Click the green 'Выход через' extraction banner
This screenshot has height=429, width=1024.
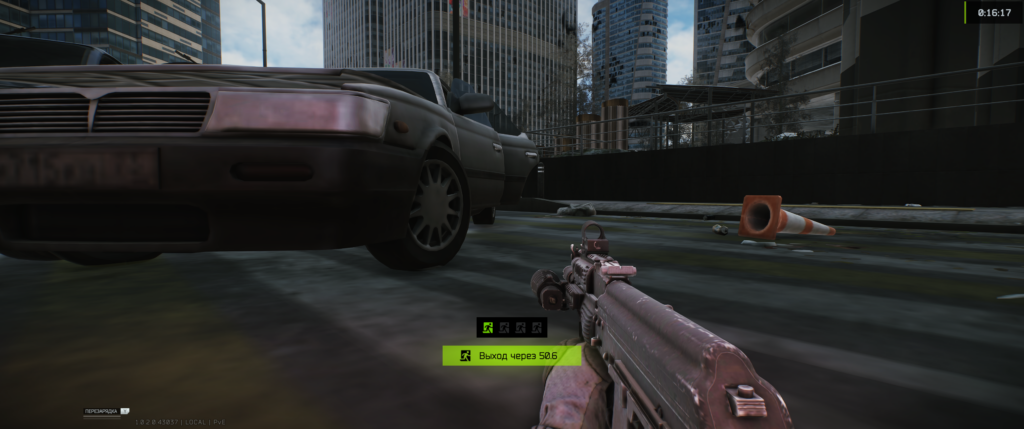point(511,355)
